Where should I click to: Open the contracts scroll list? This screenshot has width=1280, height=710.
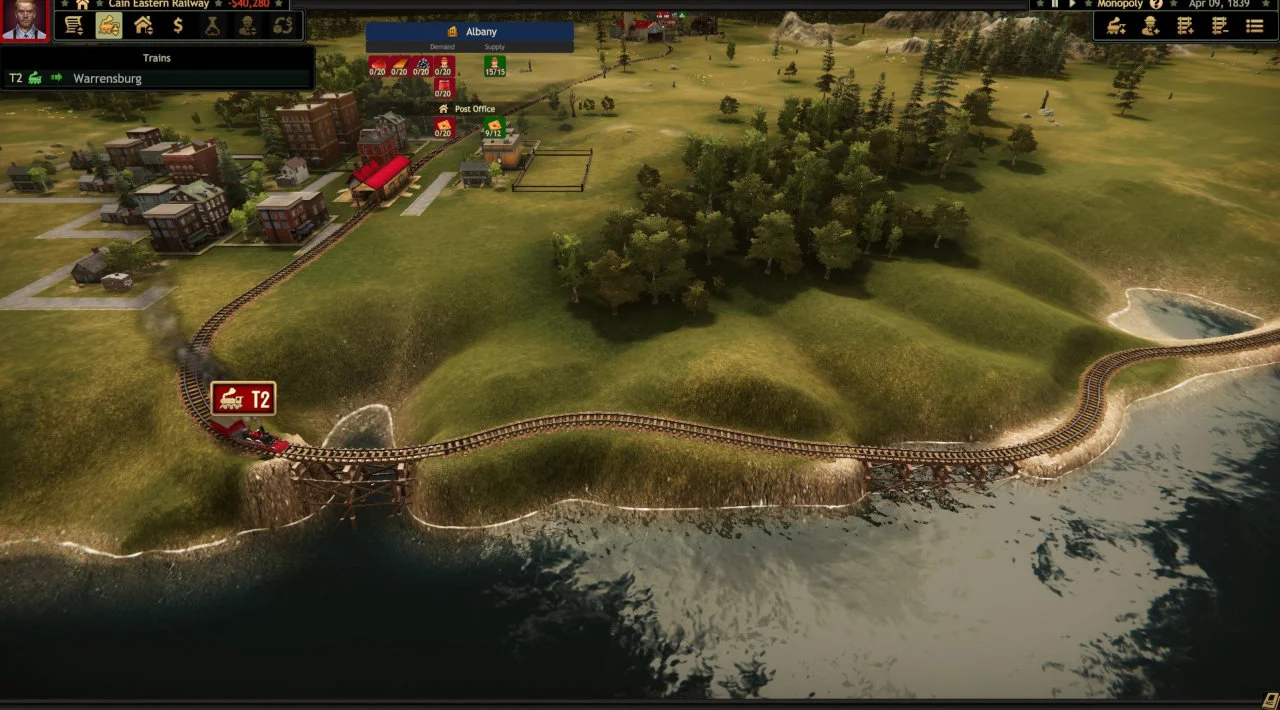(73, 25)
